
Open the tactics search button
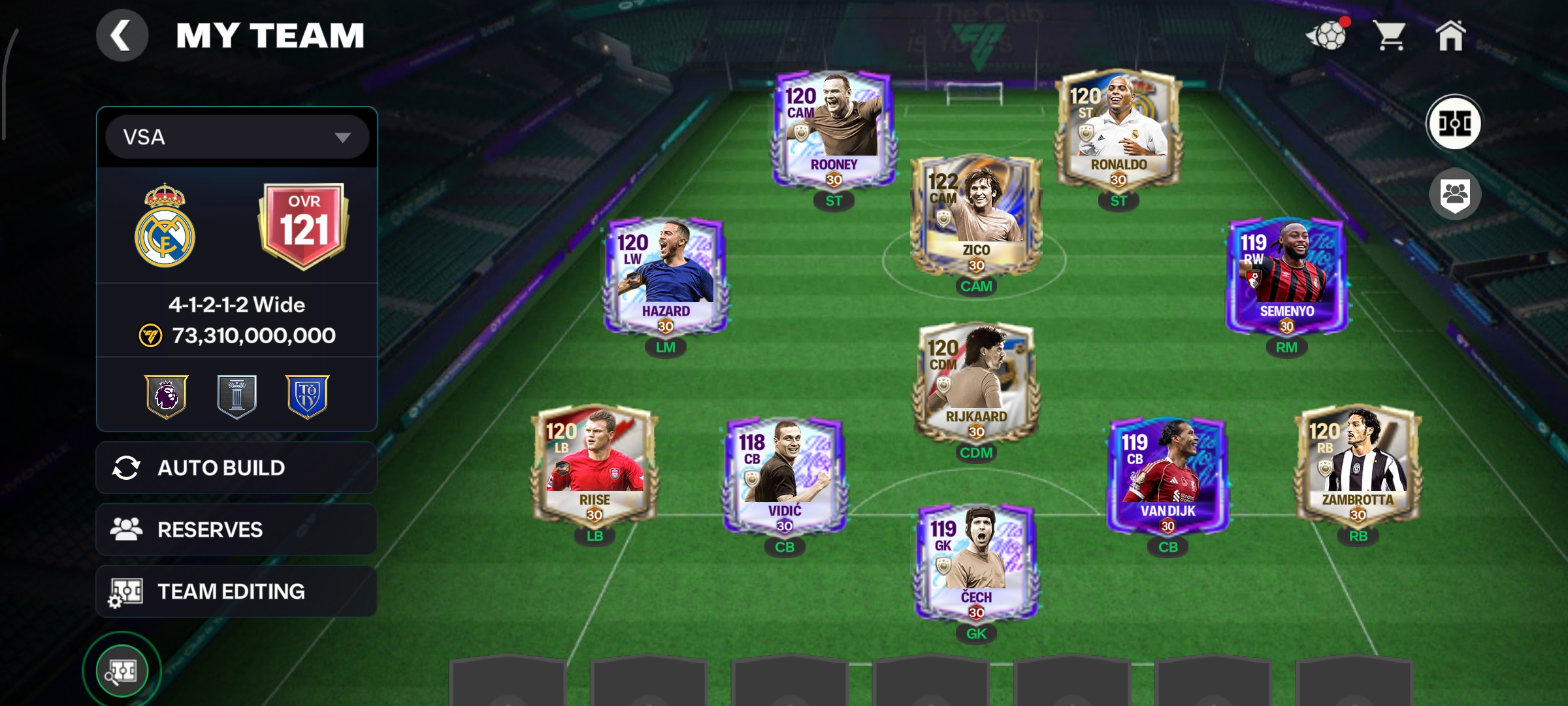tap(122, 671)
